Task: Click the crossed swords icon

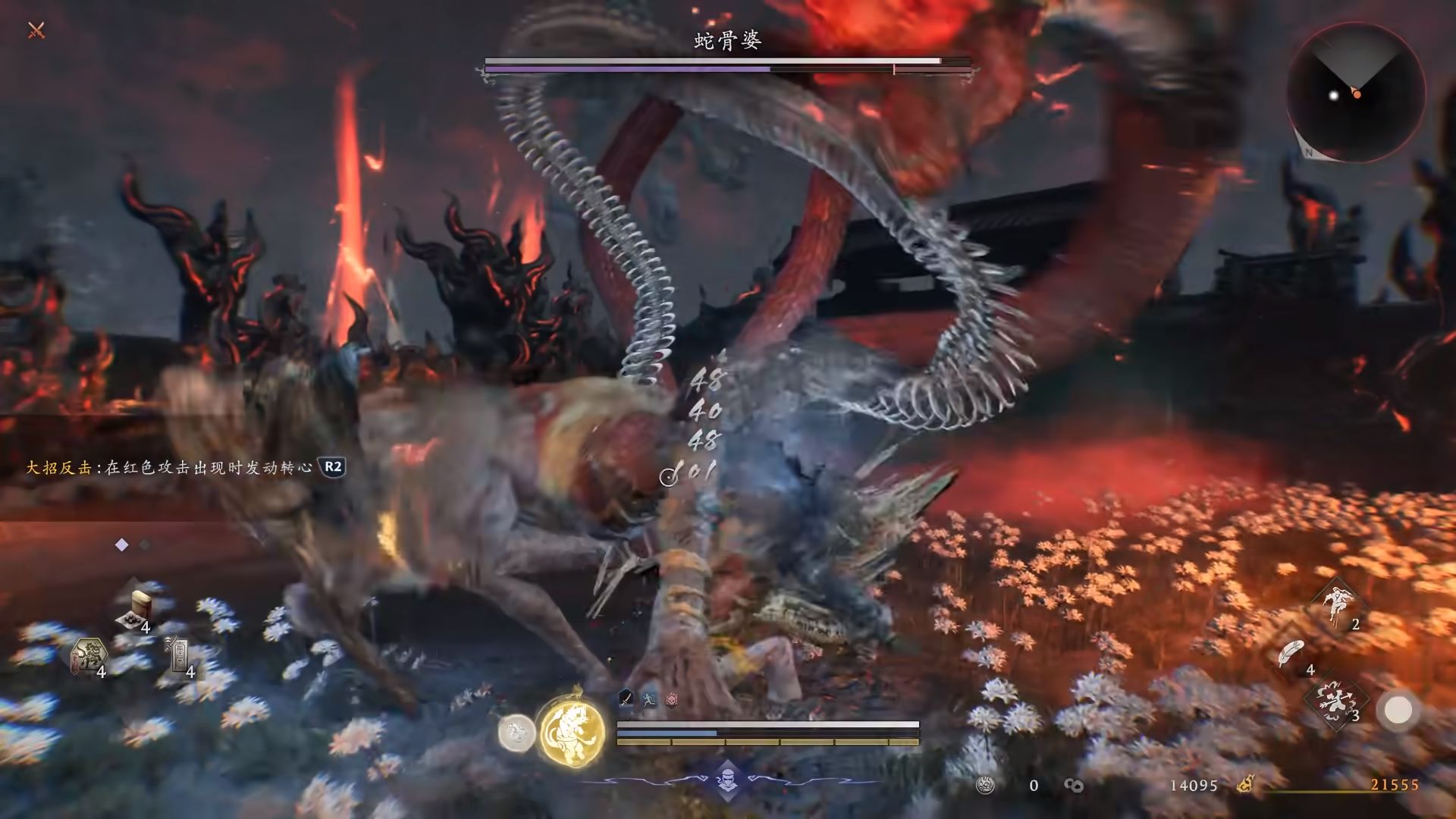Action: coord(36,30)
